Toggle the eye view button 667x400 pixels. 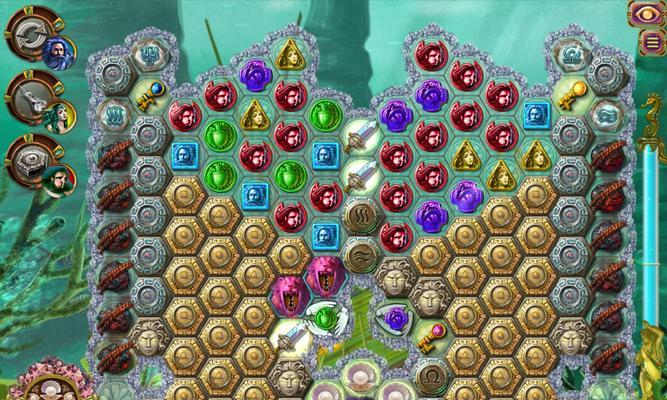[x=645, y=13]
